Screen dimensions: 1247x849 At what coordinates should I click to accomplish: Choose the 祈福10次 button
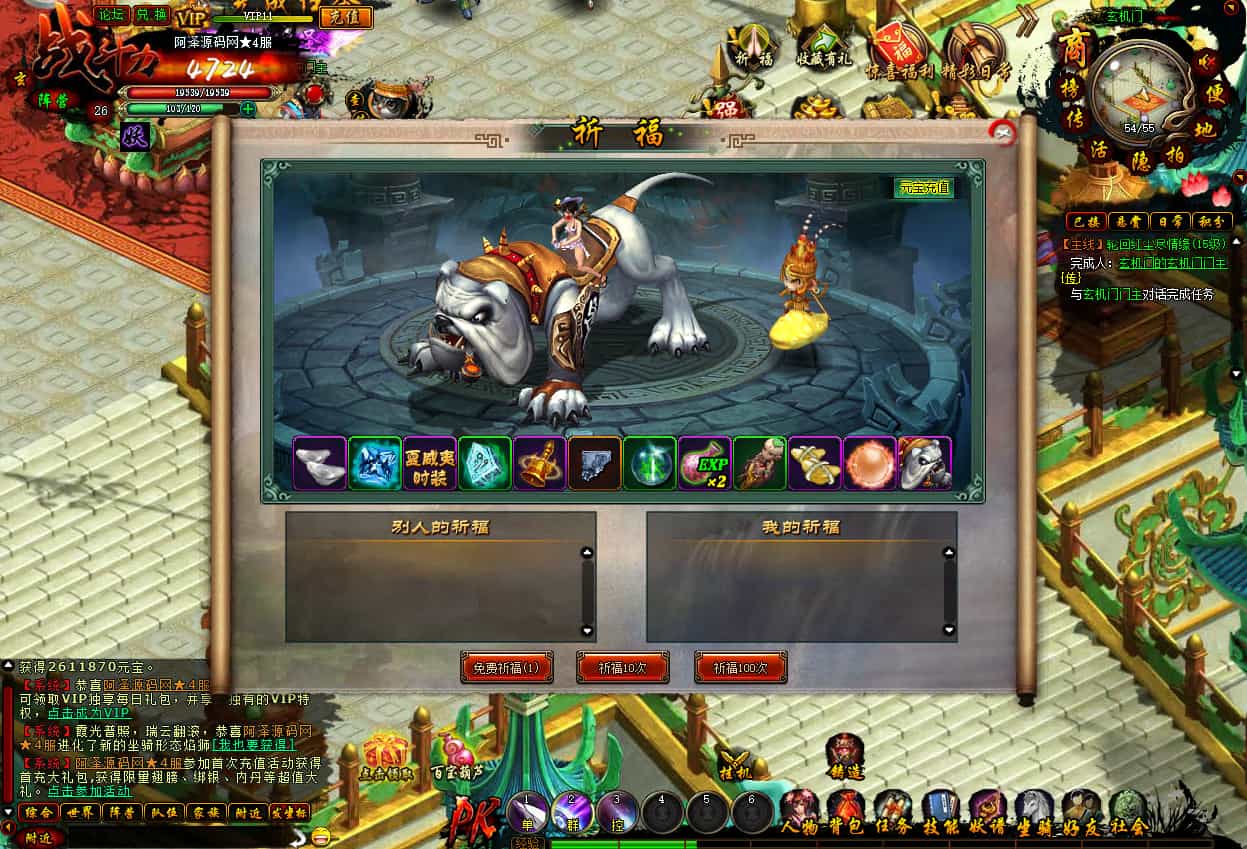click(x=622, y=668)
